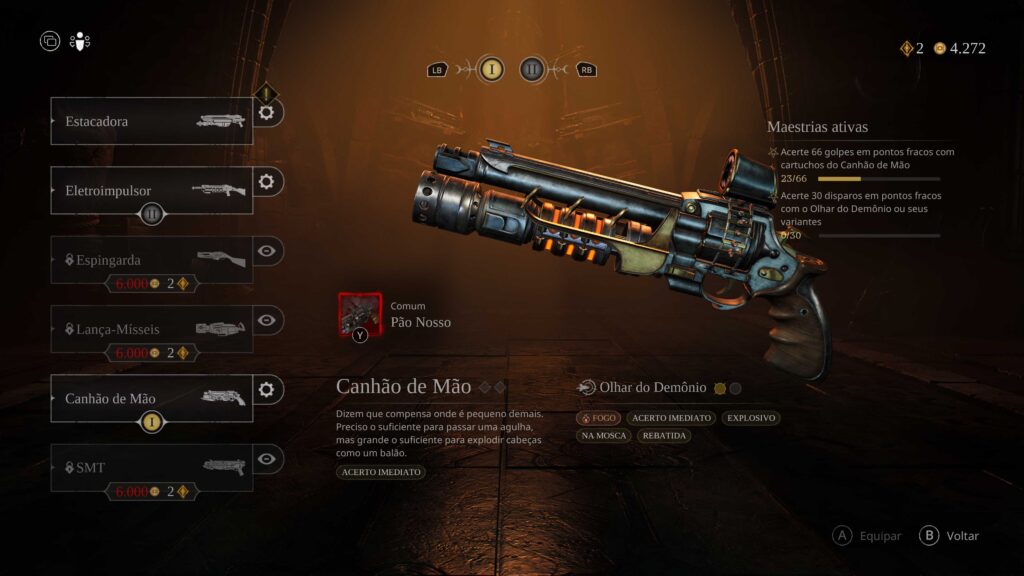The height and width of the screenshot is (576, 1024).
Task: Choose the locked Lança-Mísseis weapon
Action: click(150, 328)
